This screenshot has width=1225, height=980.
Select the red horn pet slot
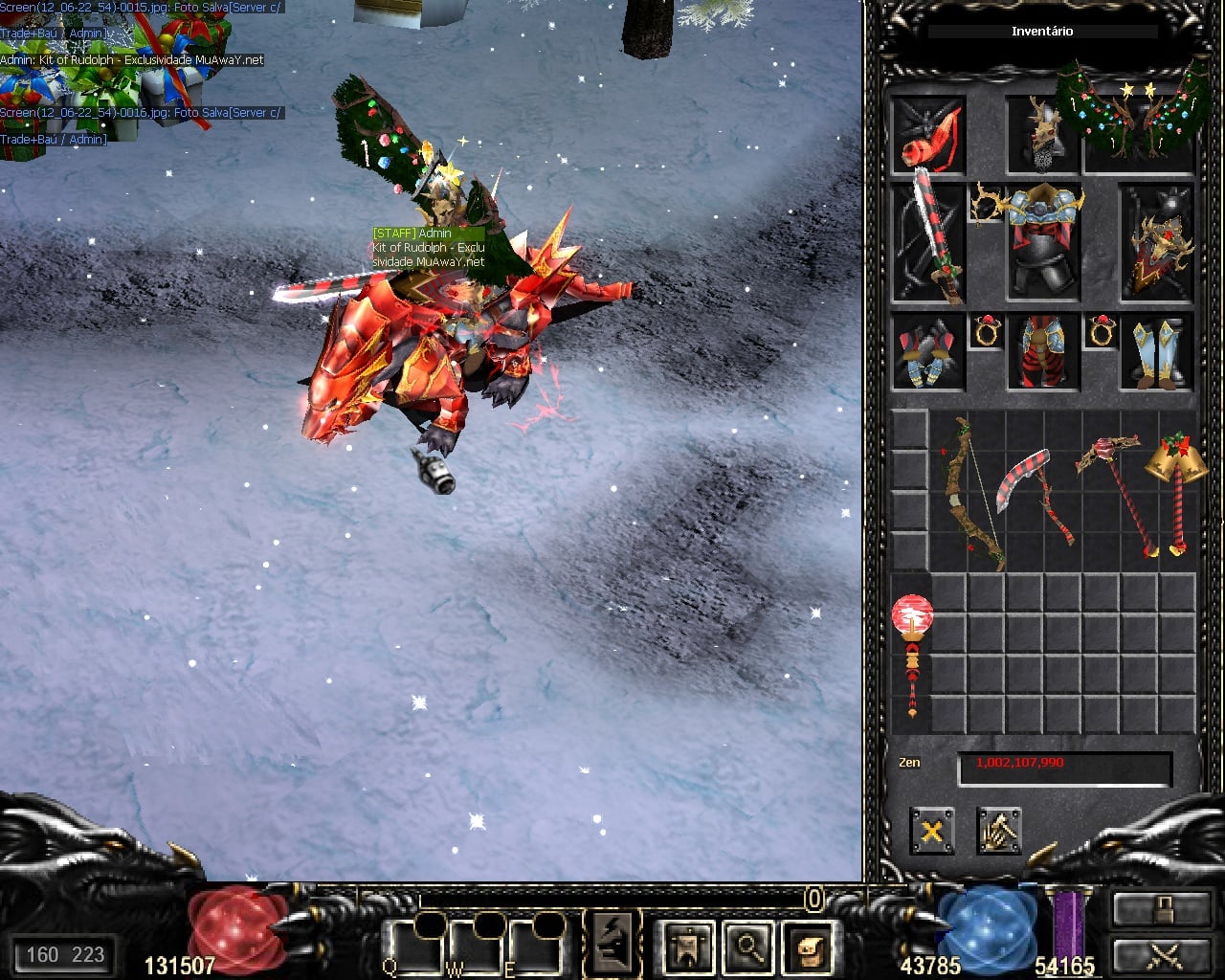[928, 136]
